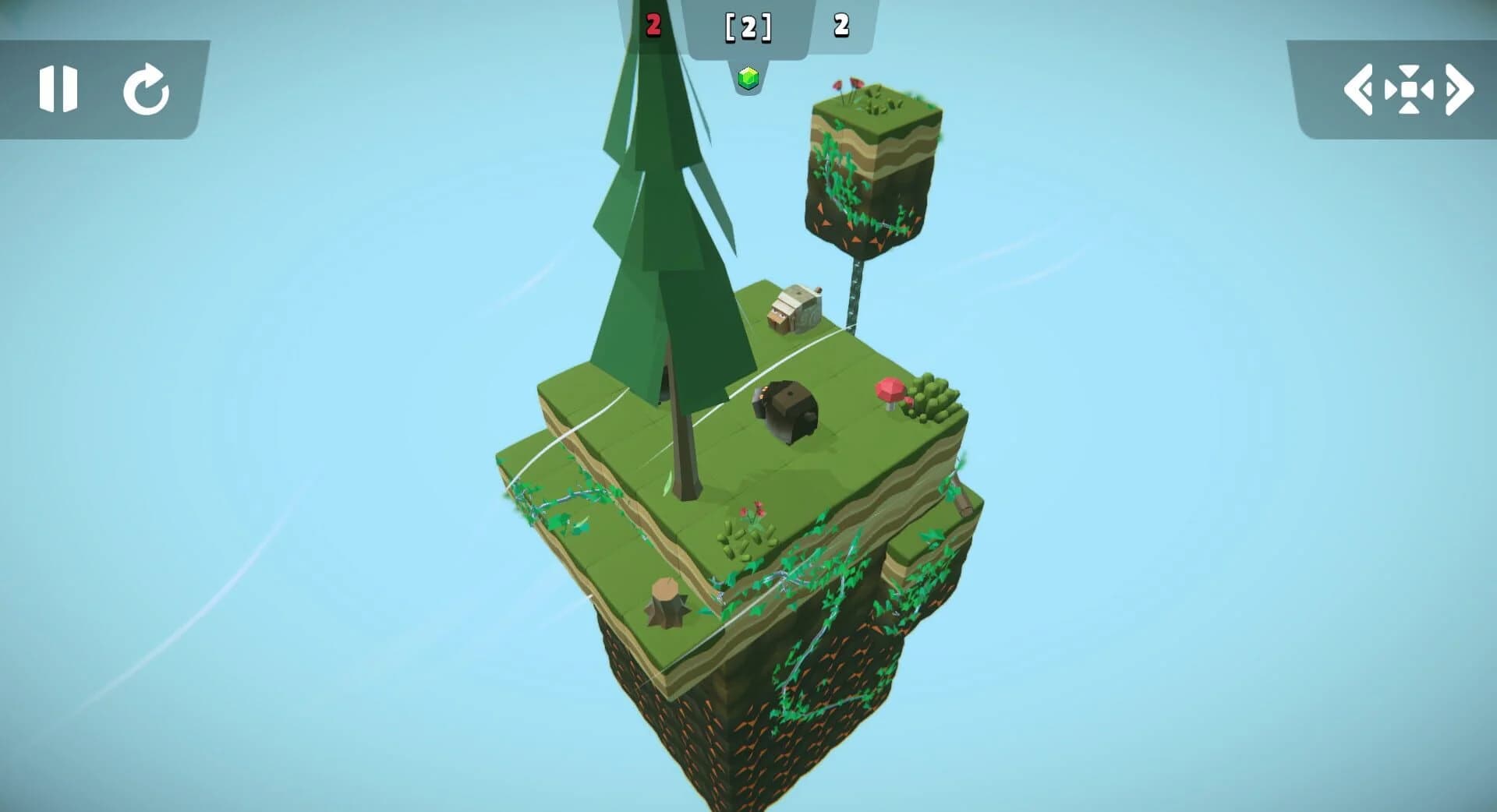Click the rightward pan triangle in camera controls

click(x=1427, y=89)
